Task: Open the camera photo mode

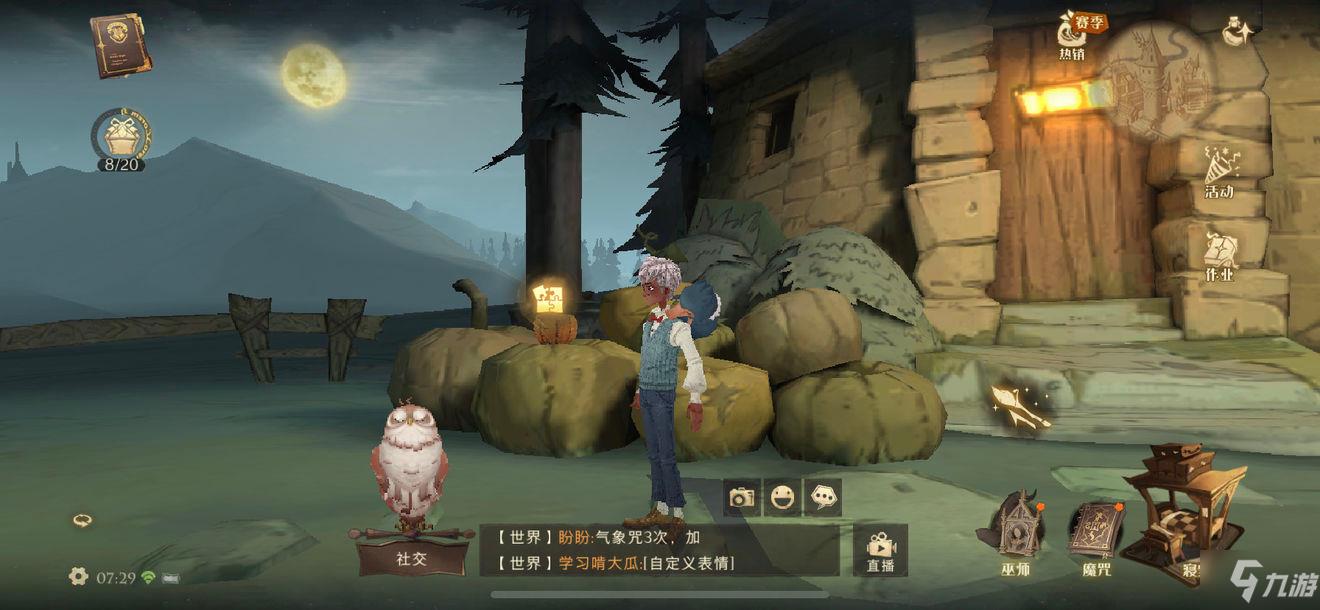Action: pos(742,497)
